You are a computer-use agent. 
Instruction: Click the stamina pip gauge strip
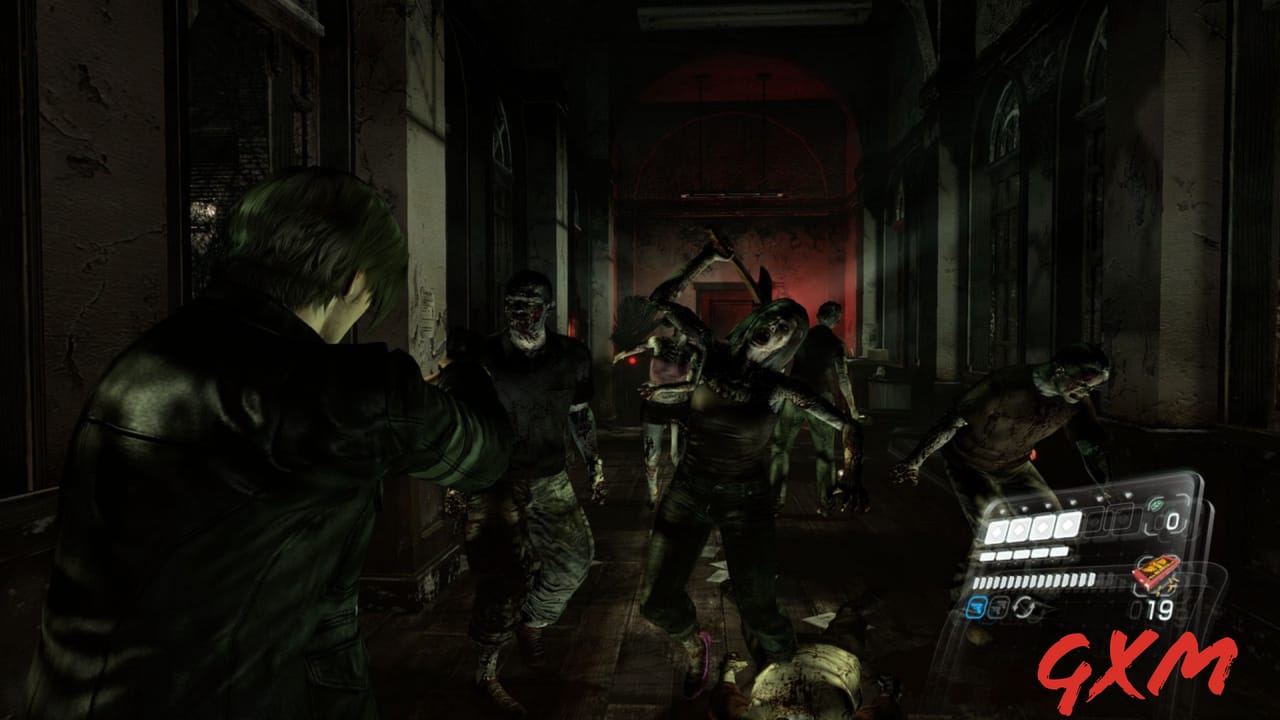pyautogui.click(x=1032, y=580)
